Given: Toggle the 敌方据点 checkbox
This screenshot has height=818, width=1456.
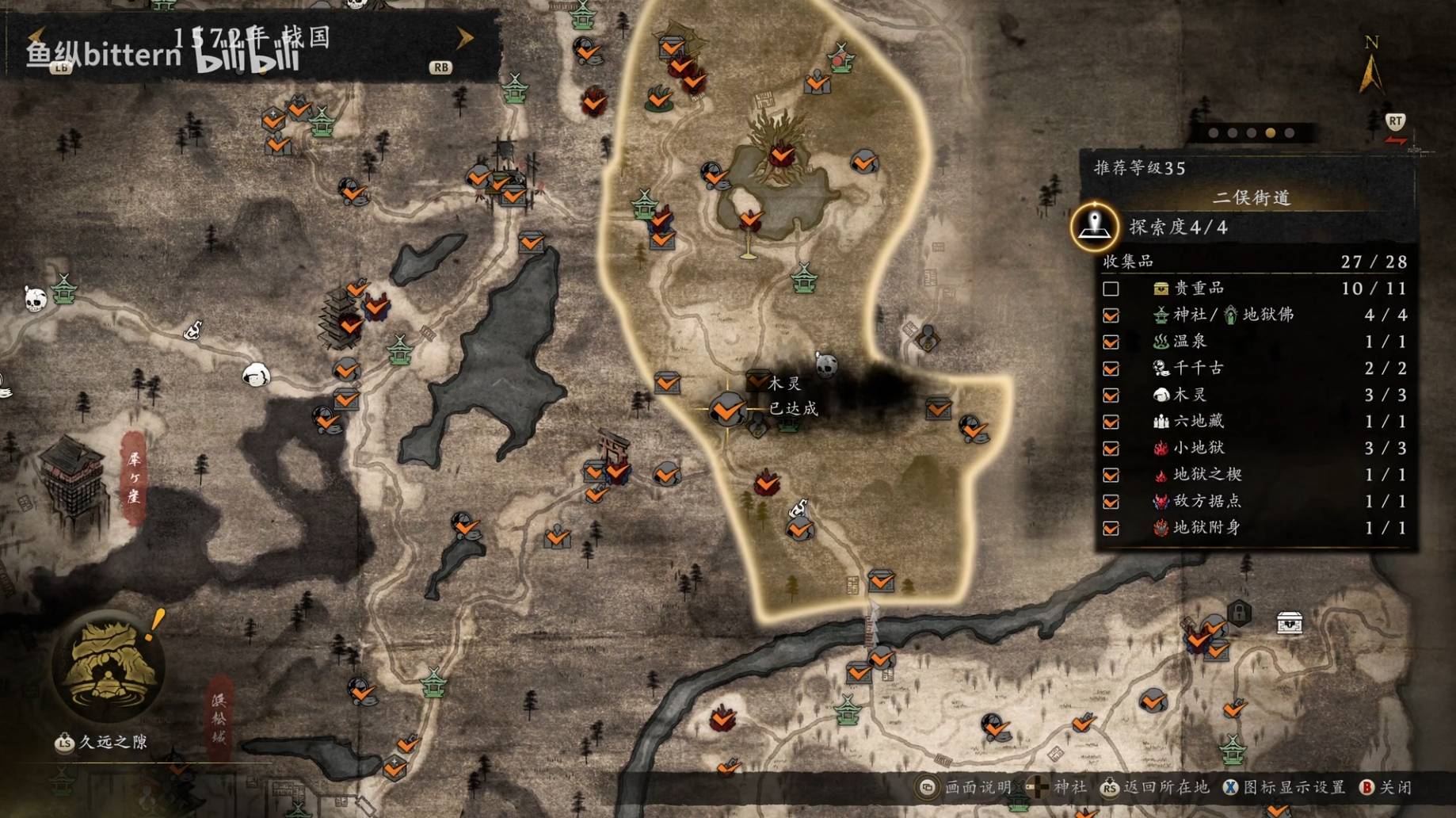Looking at the screenshot, I should (1111, 502).
